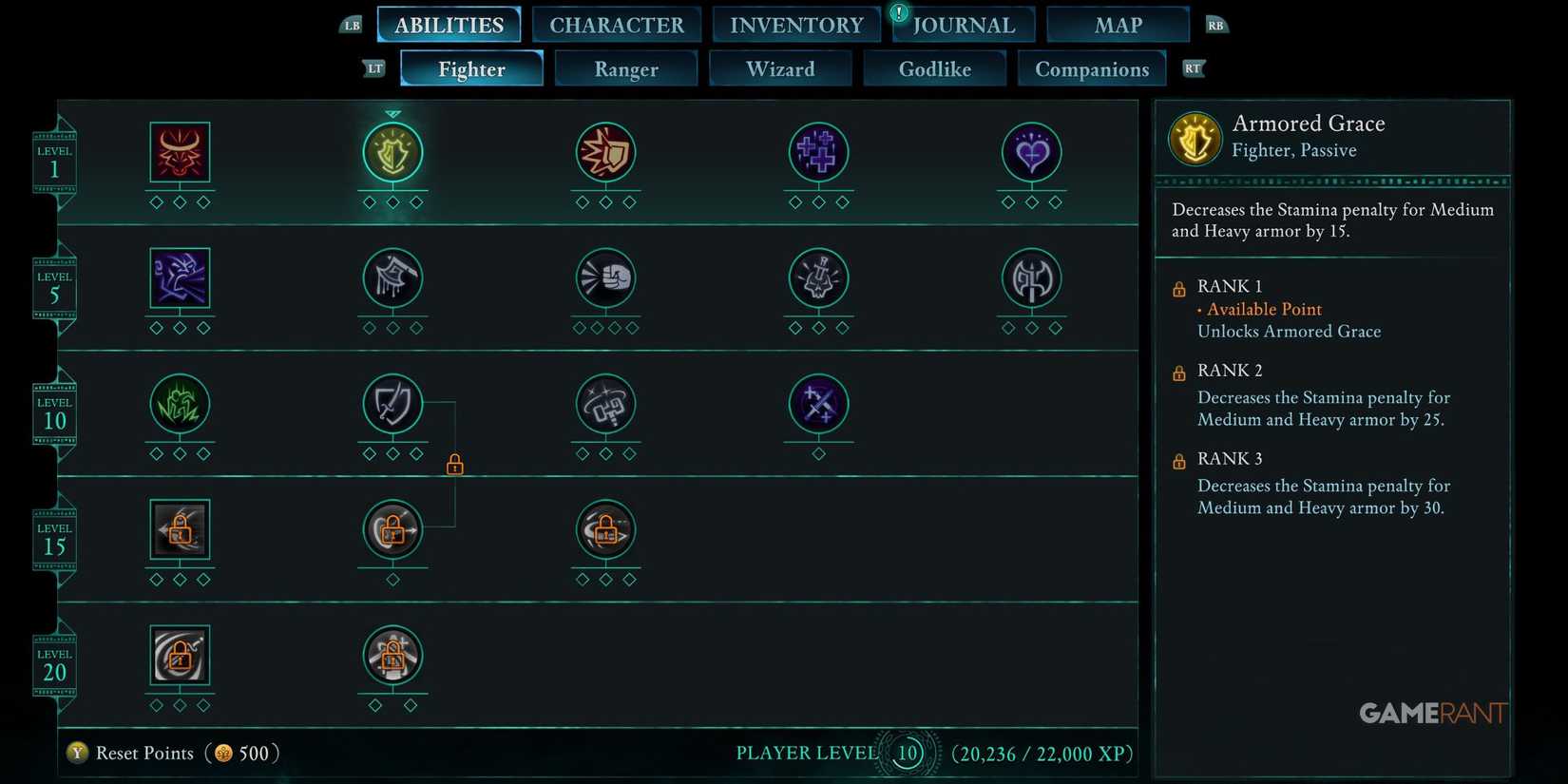Select the shield bash ability in Level 1 row
Image resolution: width=1568 pixels, height=784 pixels.
click(605, 155)
